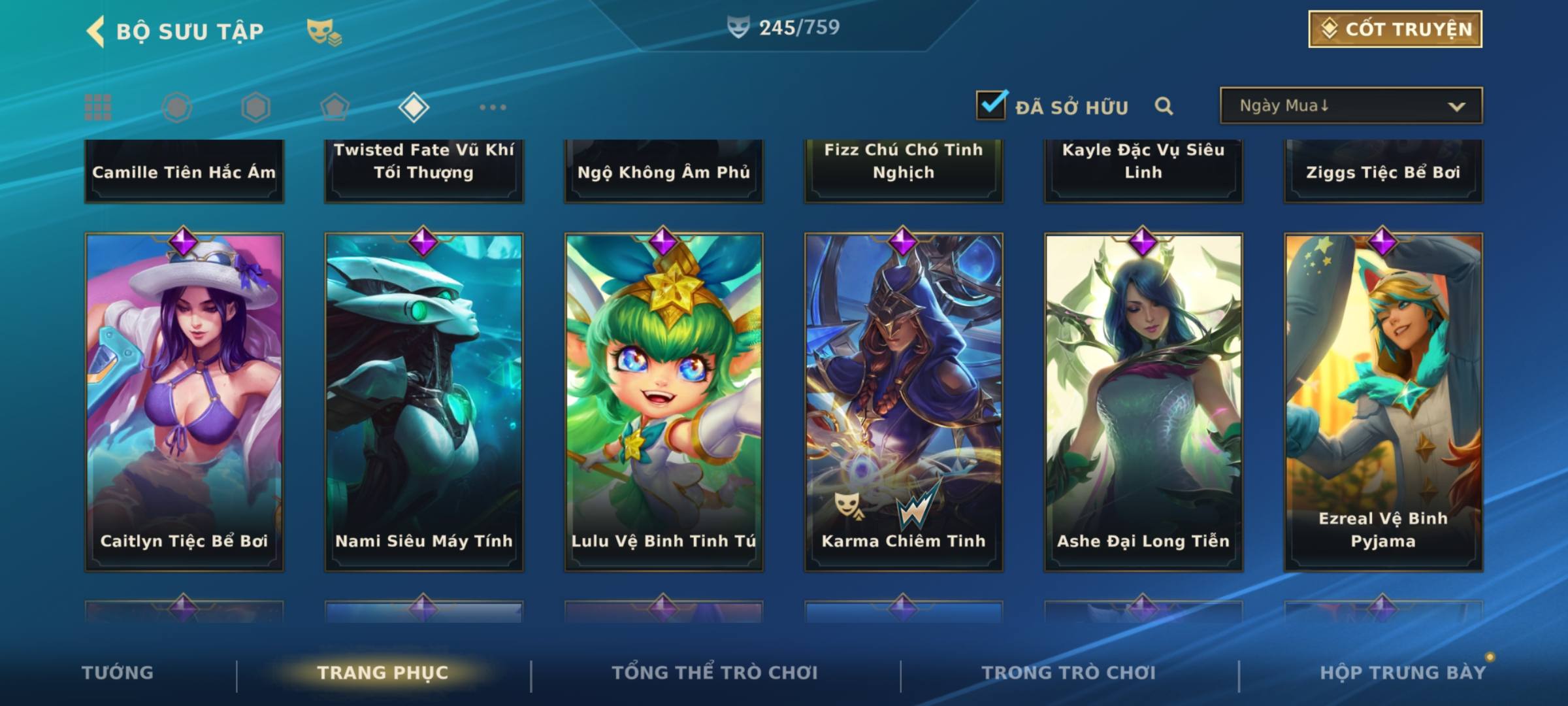
Task: Go back from Bộ Sưu Tập
Action: (x=97, y=31)
